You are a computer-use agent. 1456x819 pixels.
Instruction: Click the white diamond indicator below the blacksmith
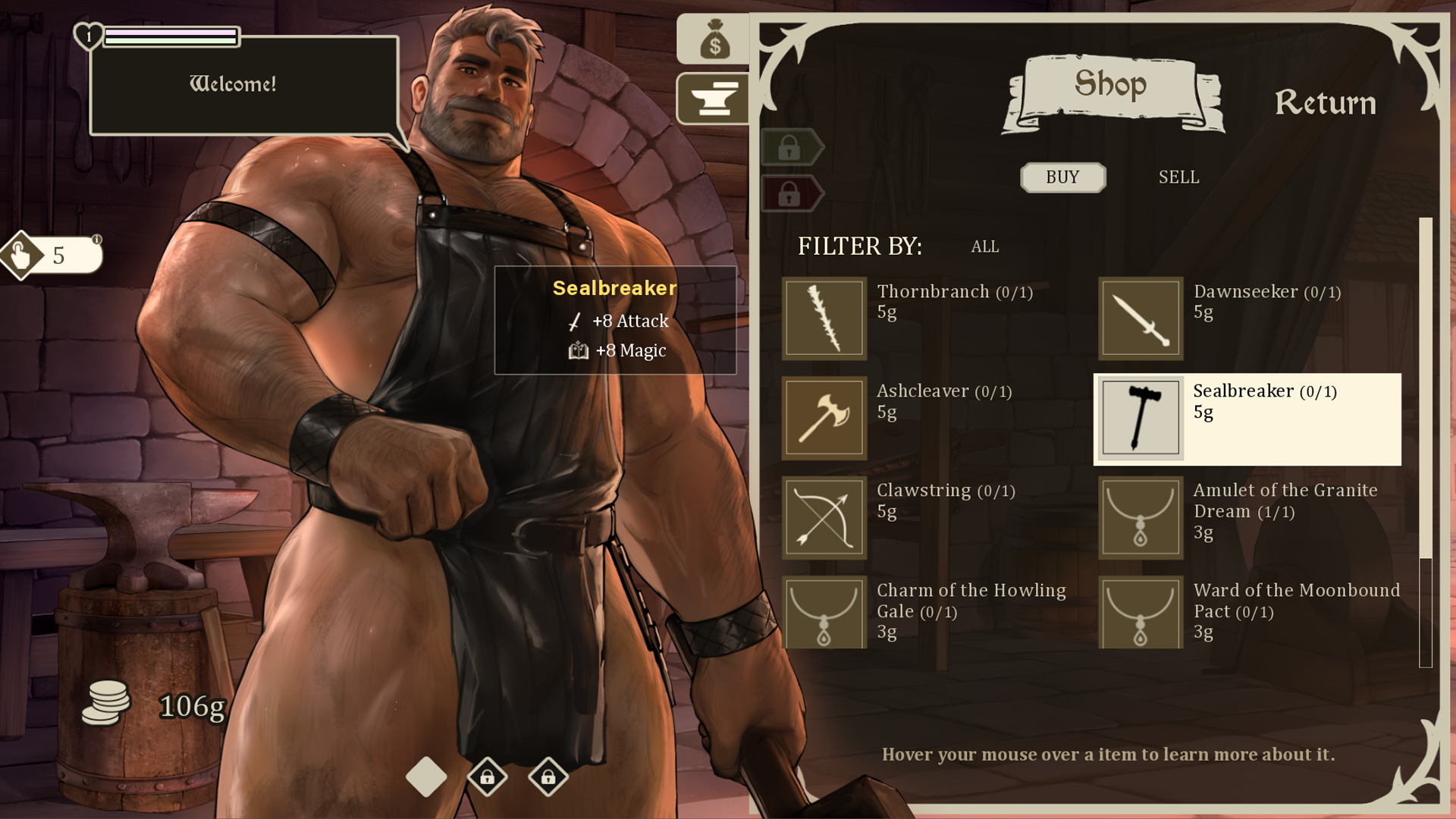point(425,777)
